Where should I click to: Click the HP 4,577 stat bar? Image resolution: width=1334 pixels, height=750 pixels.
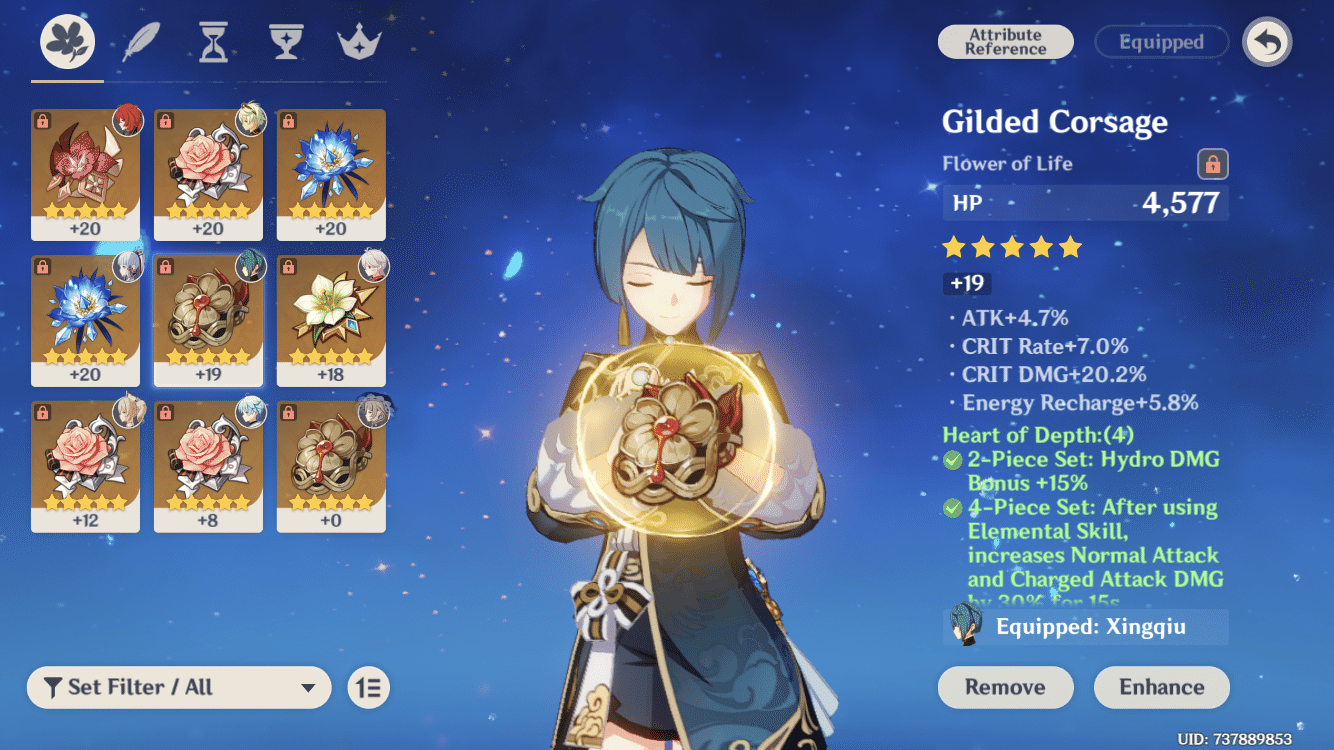(x=1085, y=202)
